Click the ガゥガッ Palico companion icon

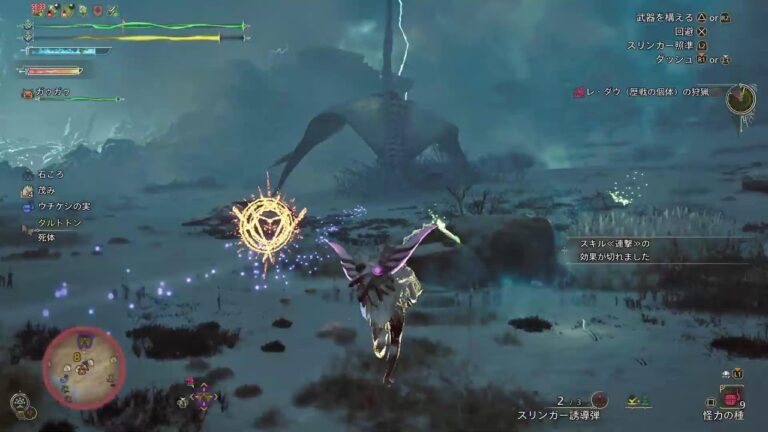pyautogui.click(x=28, y=94)
